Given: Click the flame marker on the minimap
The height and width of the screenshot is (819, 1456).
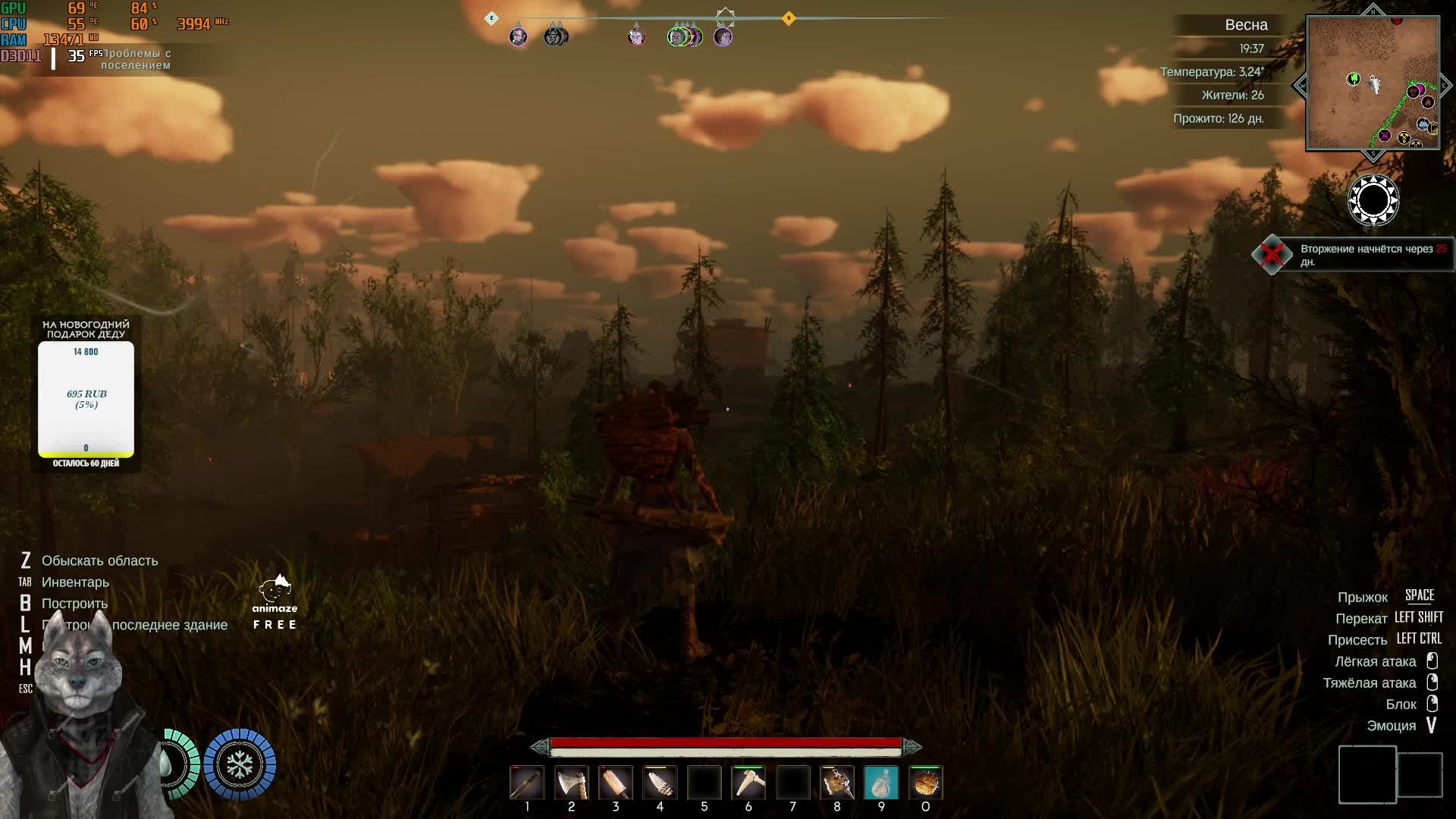Looking at the screenshot, I should pos(1428,102).
